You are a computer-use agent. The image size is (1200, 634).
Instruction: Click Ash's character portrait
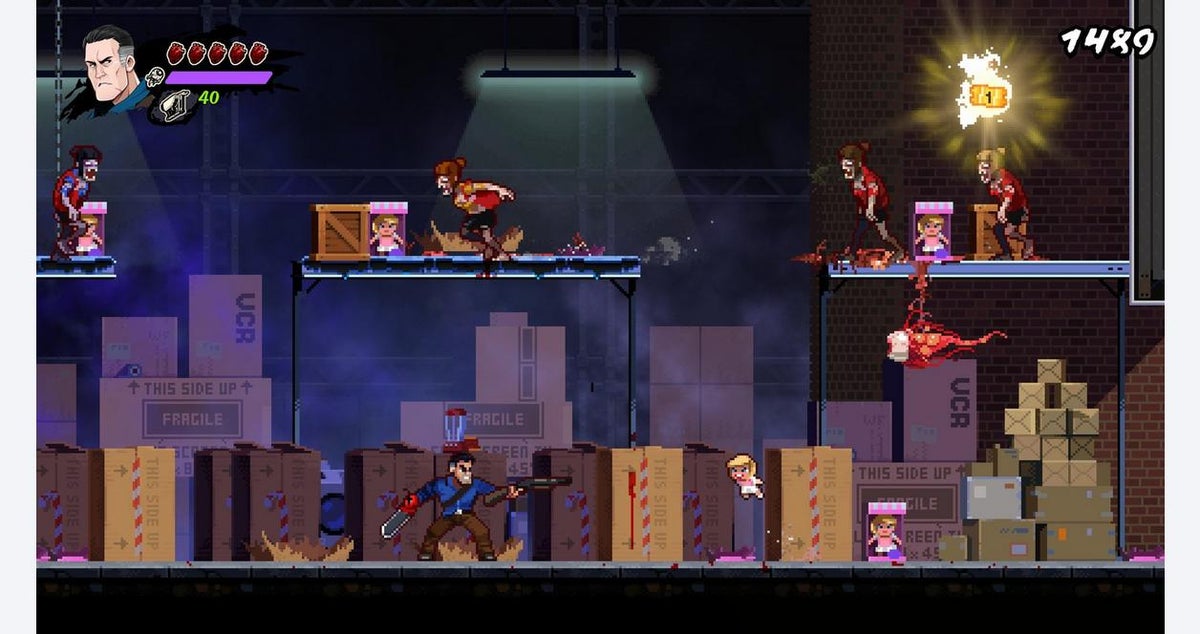click(x=108, y=70)
